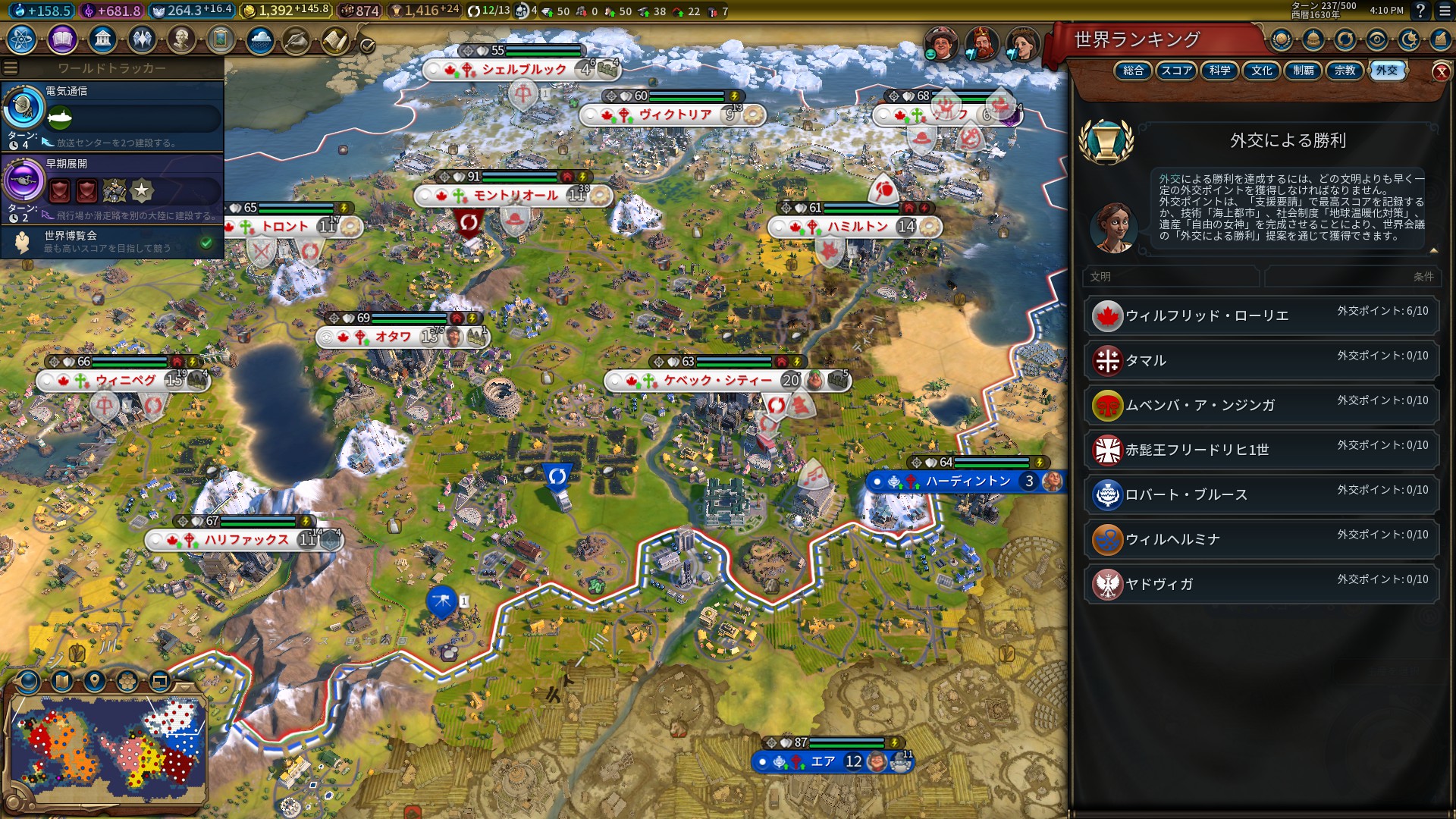The height and width of the screenshot is (819, 1456).
Task: Switch to the 科学 ranking tab
Action: click(1219, 71)
